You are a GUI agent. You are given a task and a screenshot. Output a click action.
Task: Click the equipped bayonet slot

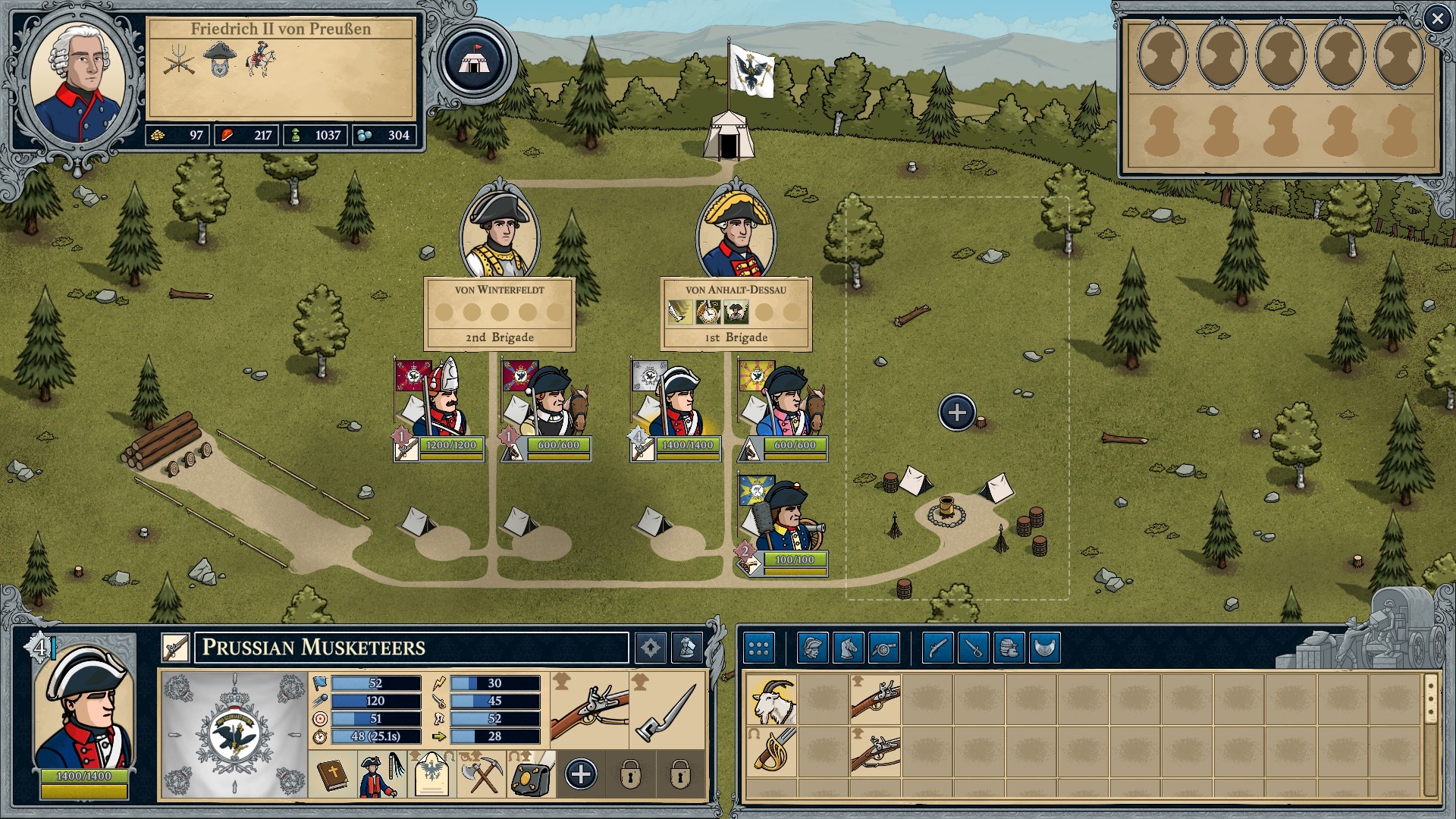pyautogui.click(x=667, y=710)
